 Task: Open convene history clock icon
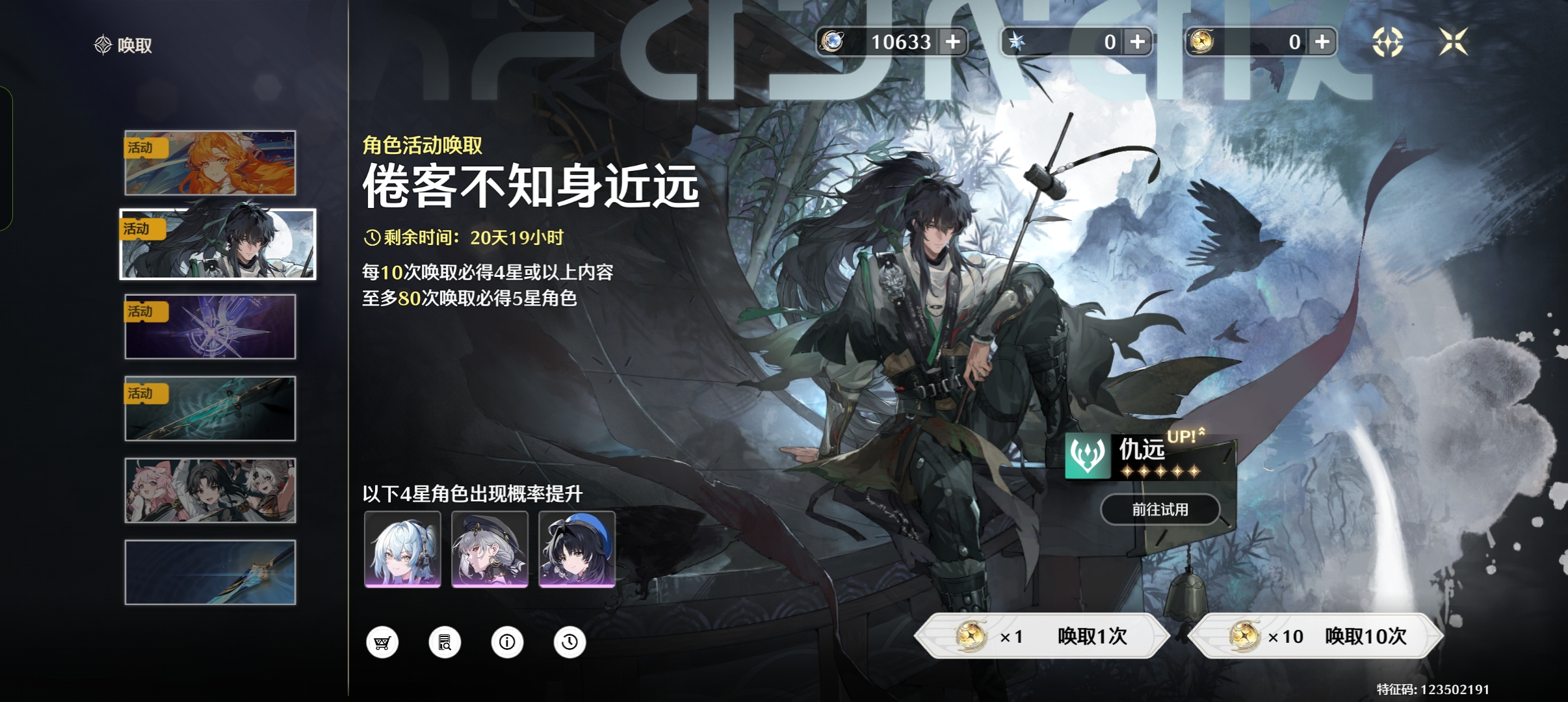tap(569, 642)
